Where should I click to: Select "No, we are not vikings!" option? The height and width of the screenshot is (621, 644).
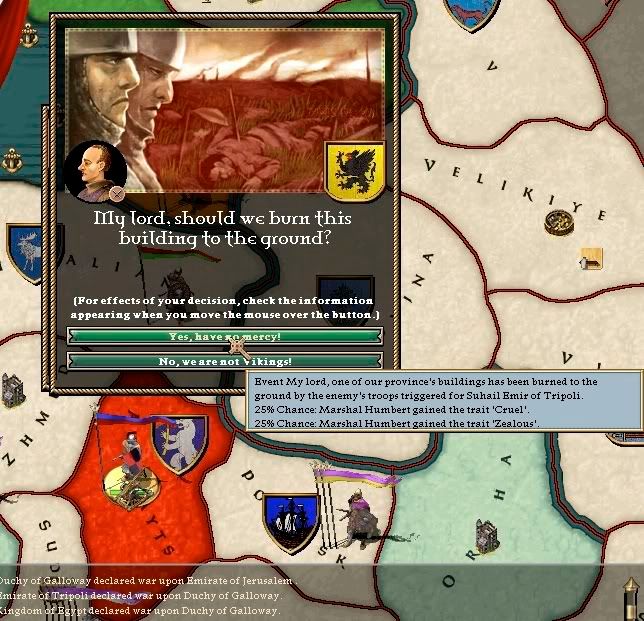(x=224, y=360)
